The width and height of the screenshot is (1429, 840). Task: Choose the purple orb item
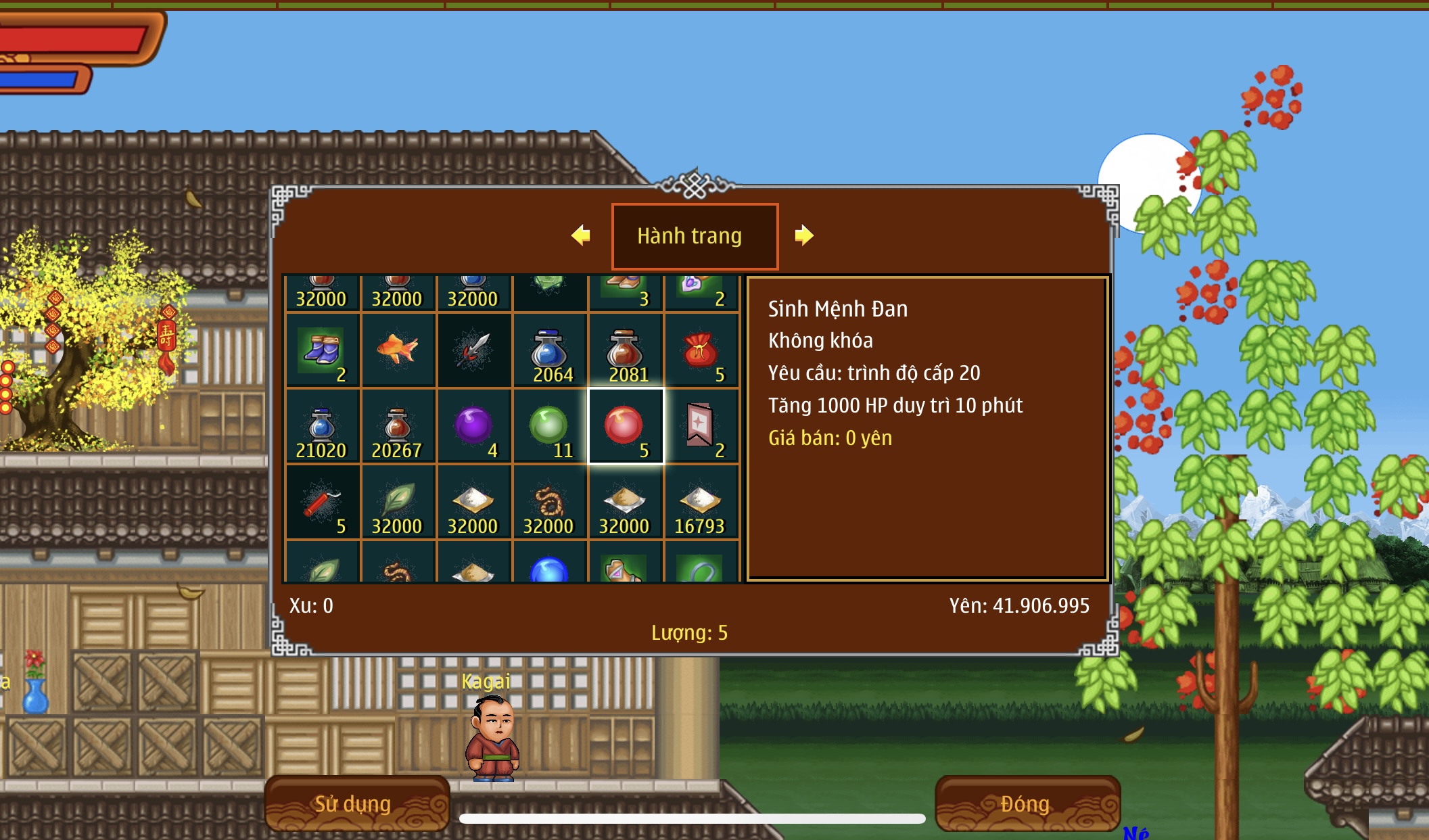click(x=474, y=427)
